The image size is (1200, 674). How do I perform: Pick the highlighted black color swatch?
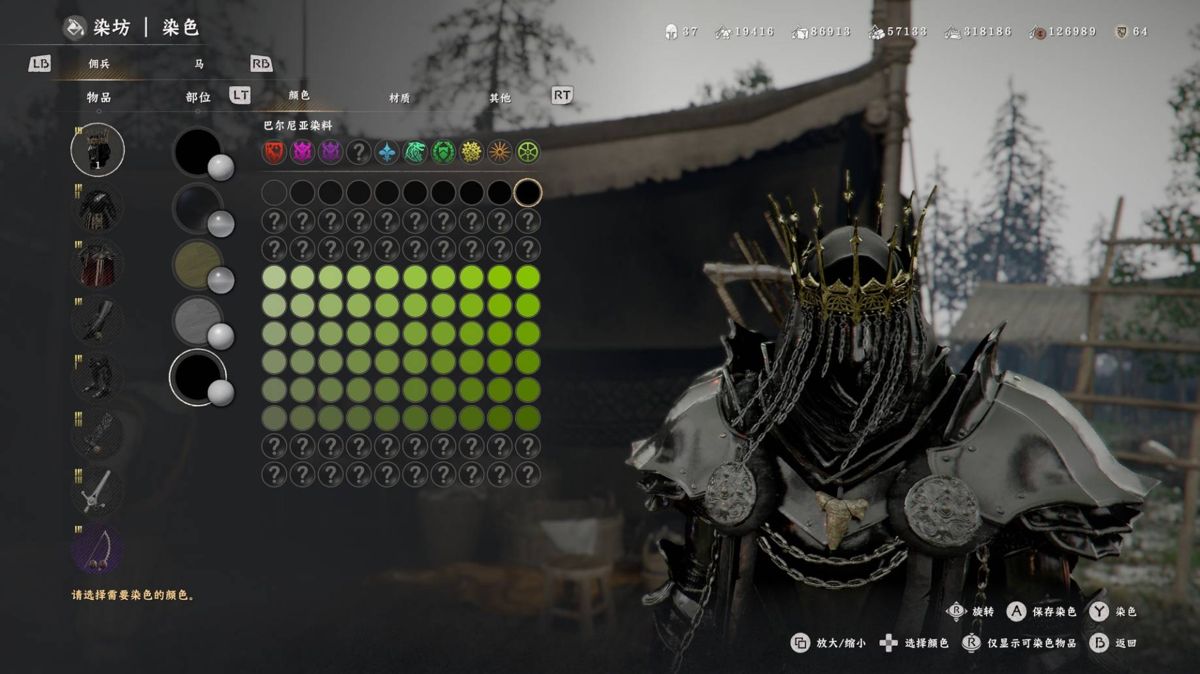[x=527, y=192]
